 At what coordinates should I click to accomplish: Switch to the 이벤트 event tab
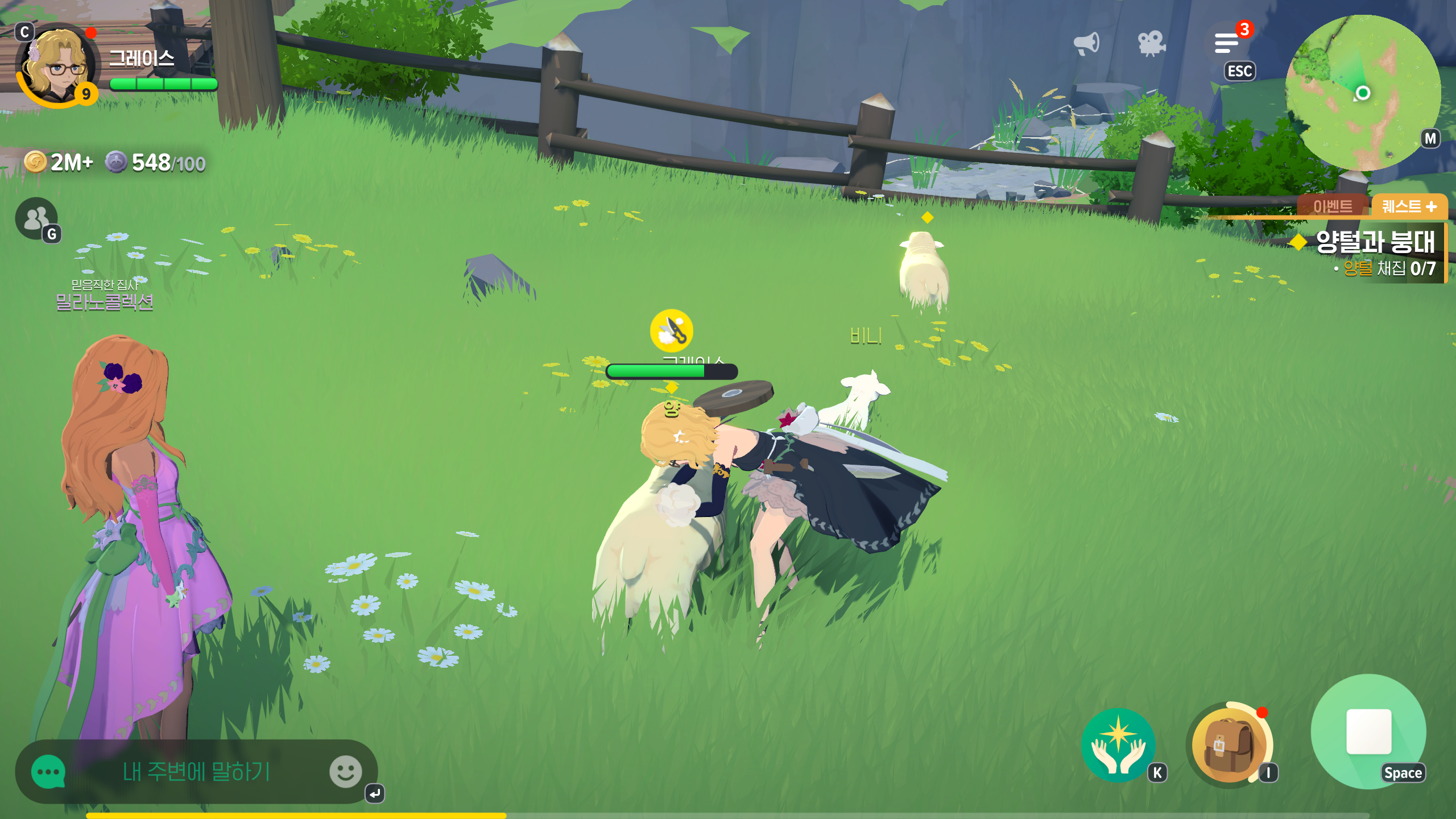(x=1333, y=206)
